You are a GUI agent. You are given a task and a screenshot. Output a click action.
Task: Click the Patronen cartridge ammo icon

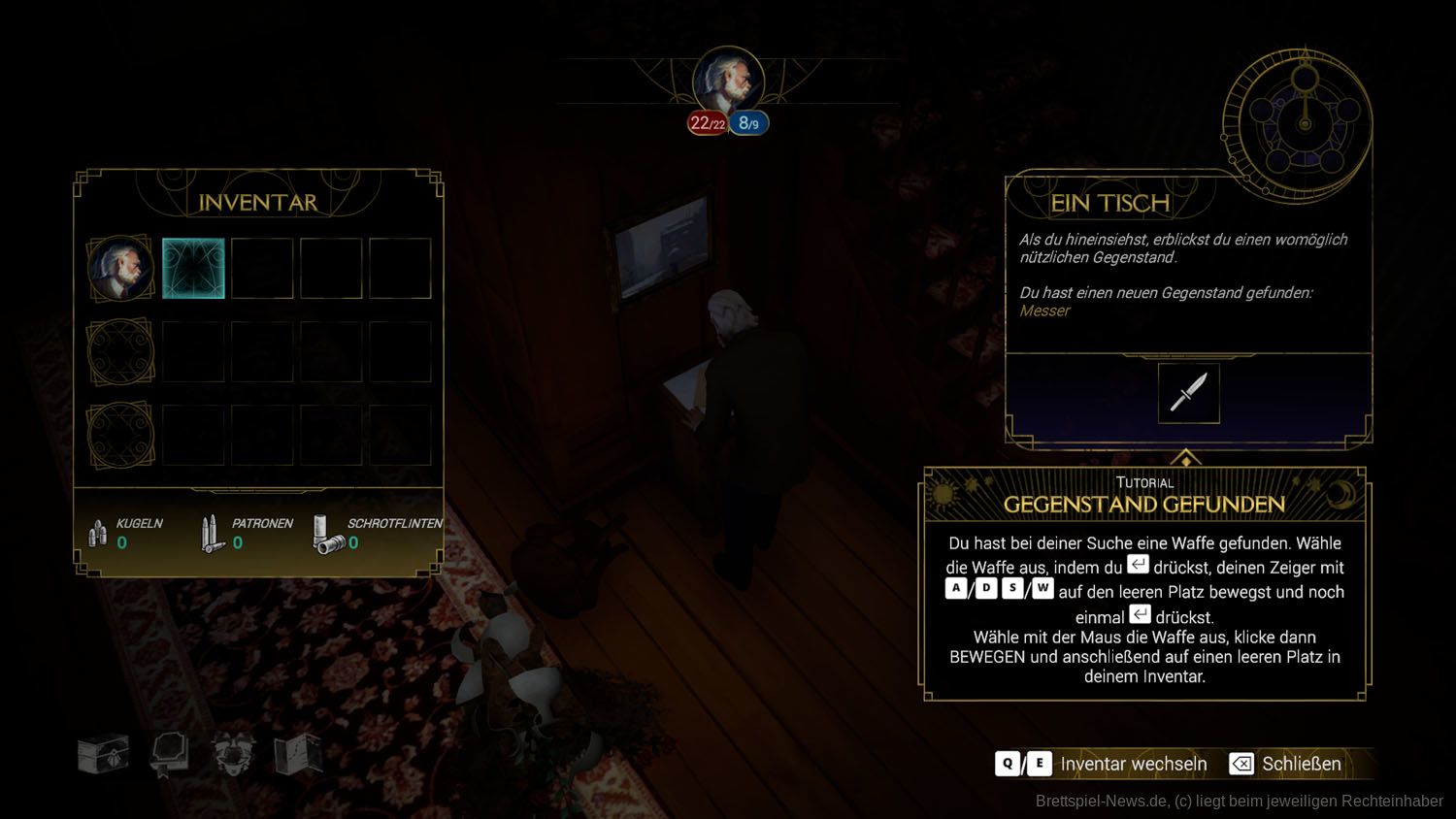coord(212,534)
